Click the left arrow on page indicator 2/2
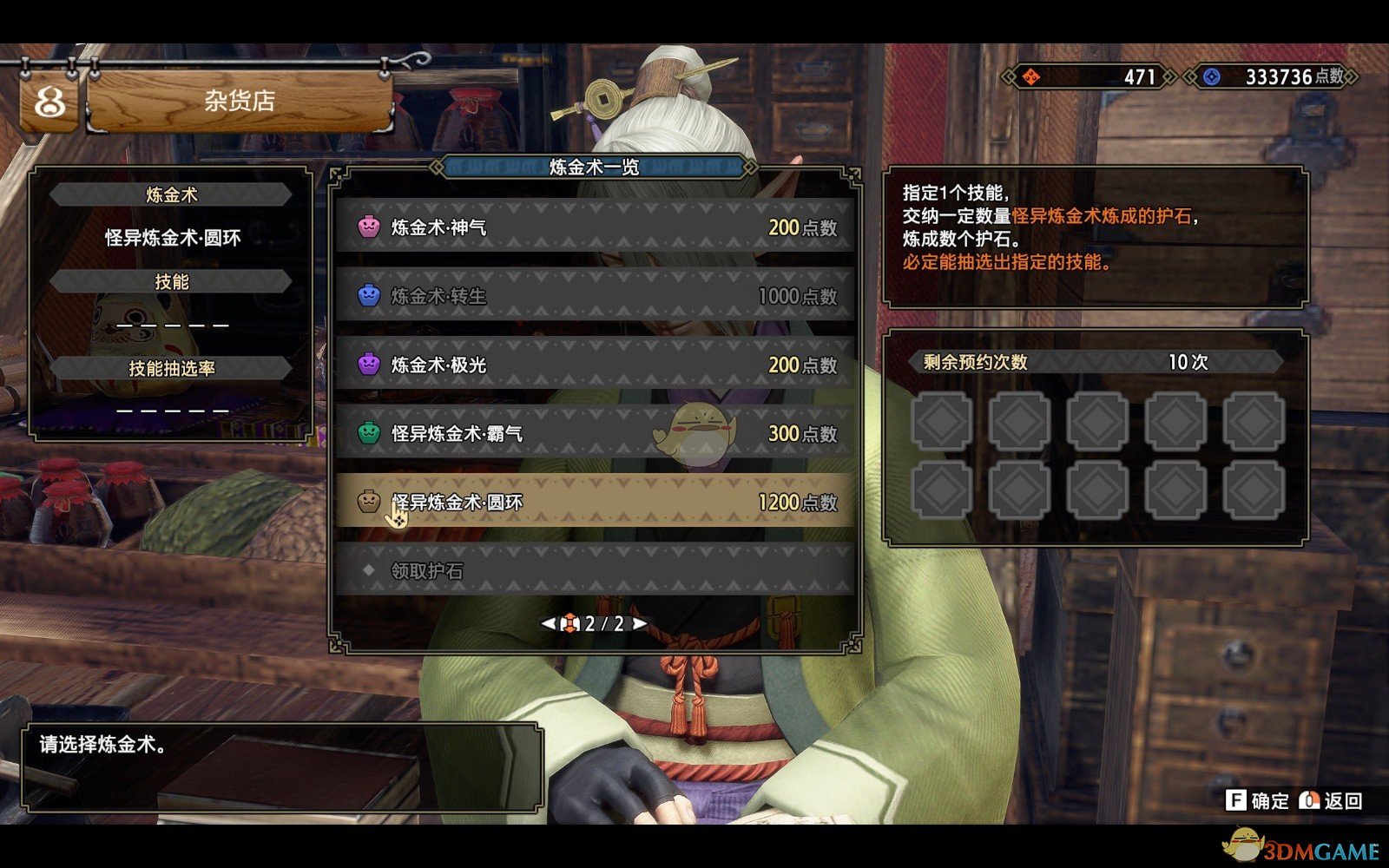 point(549,624)
